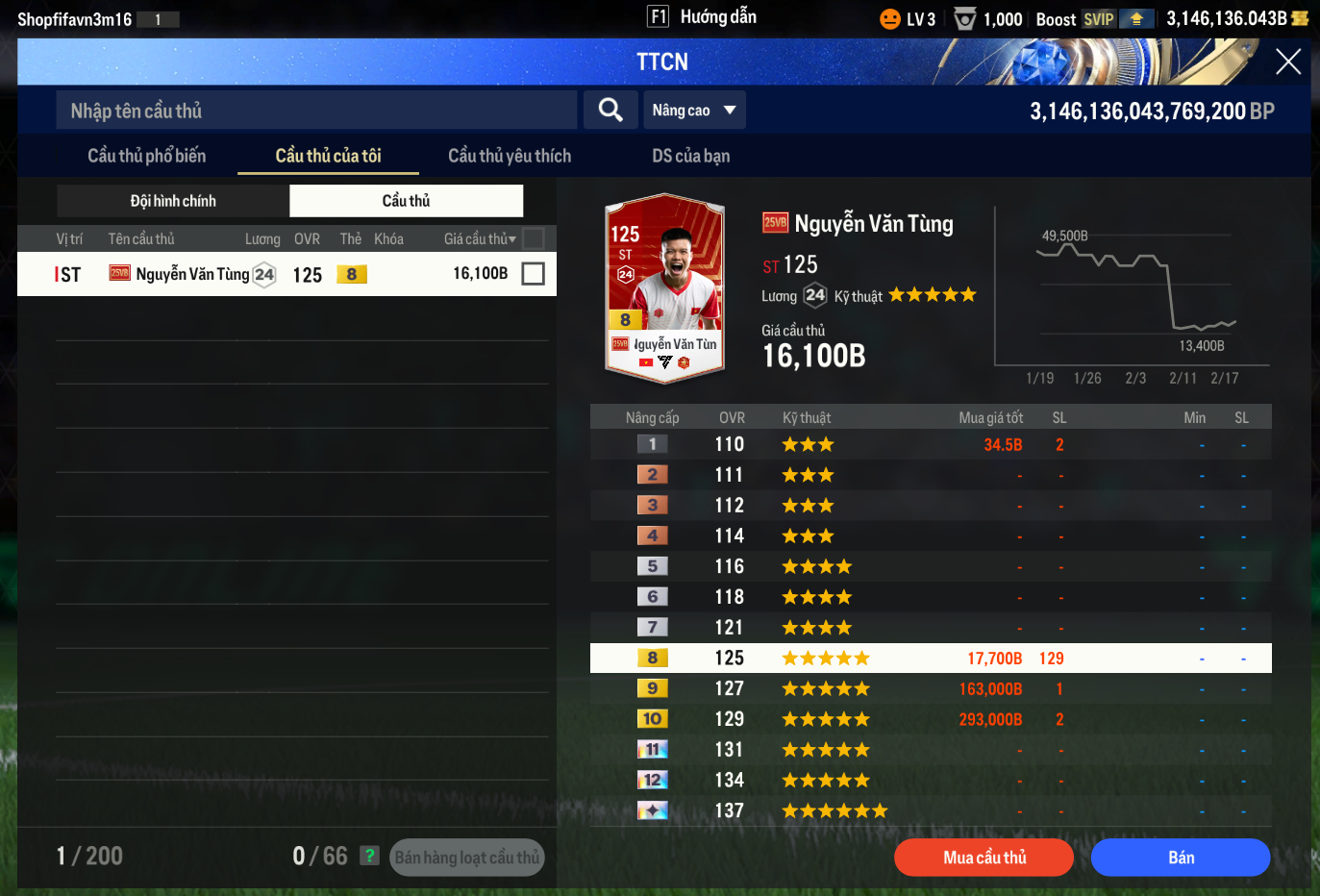Click the Mua cầu thủ button
1320x896 pixels.
click(x=984, y=858)
